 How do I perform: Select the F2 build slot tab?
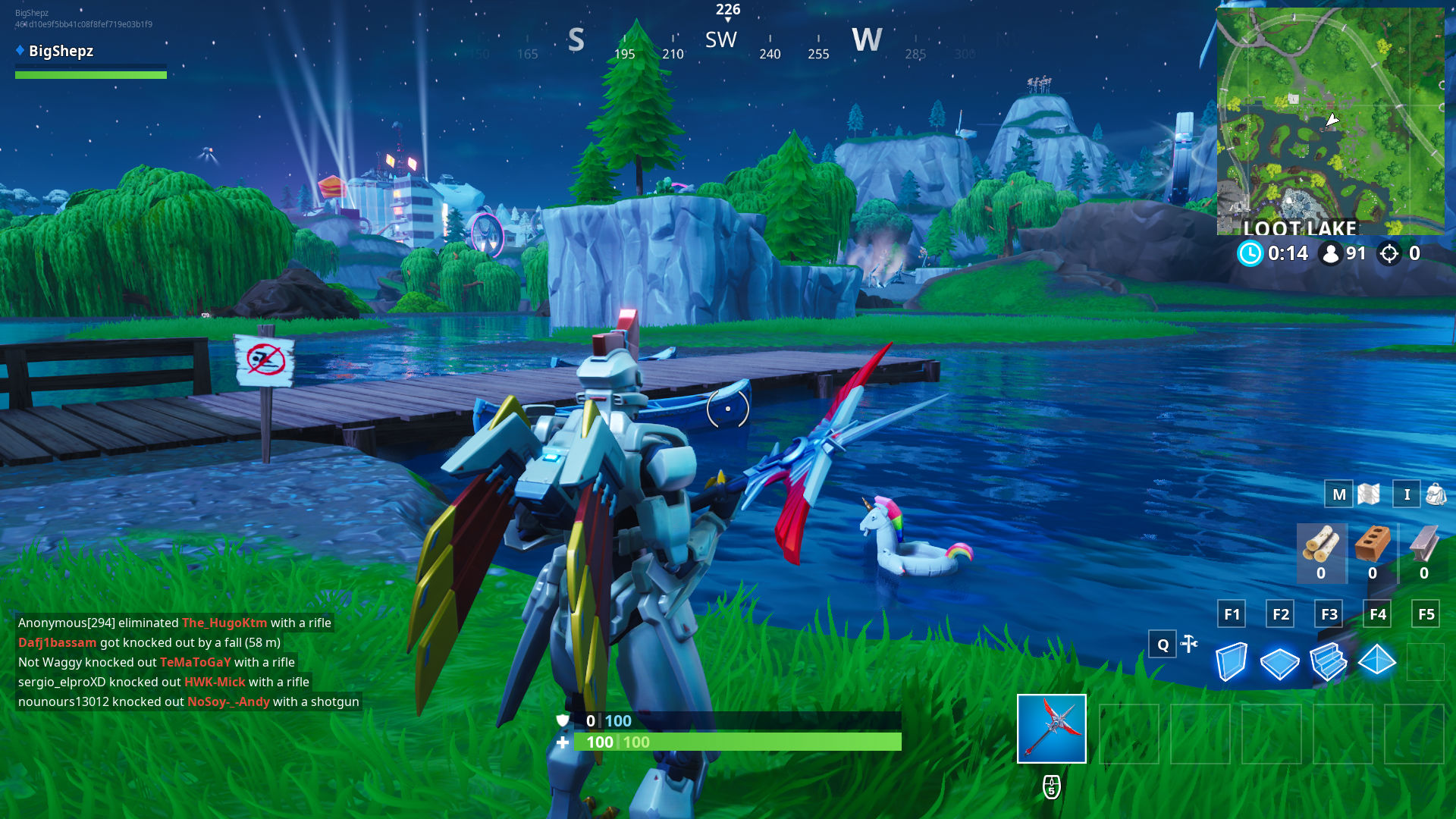(1280, 614)
